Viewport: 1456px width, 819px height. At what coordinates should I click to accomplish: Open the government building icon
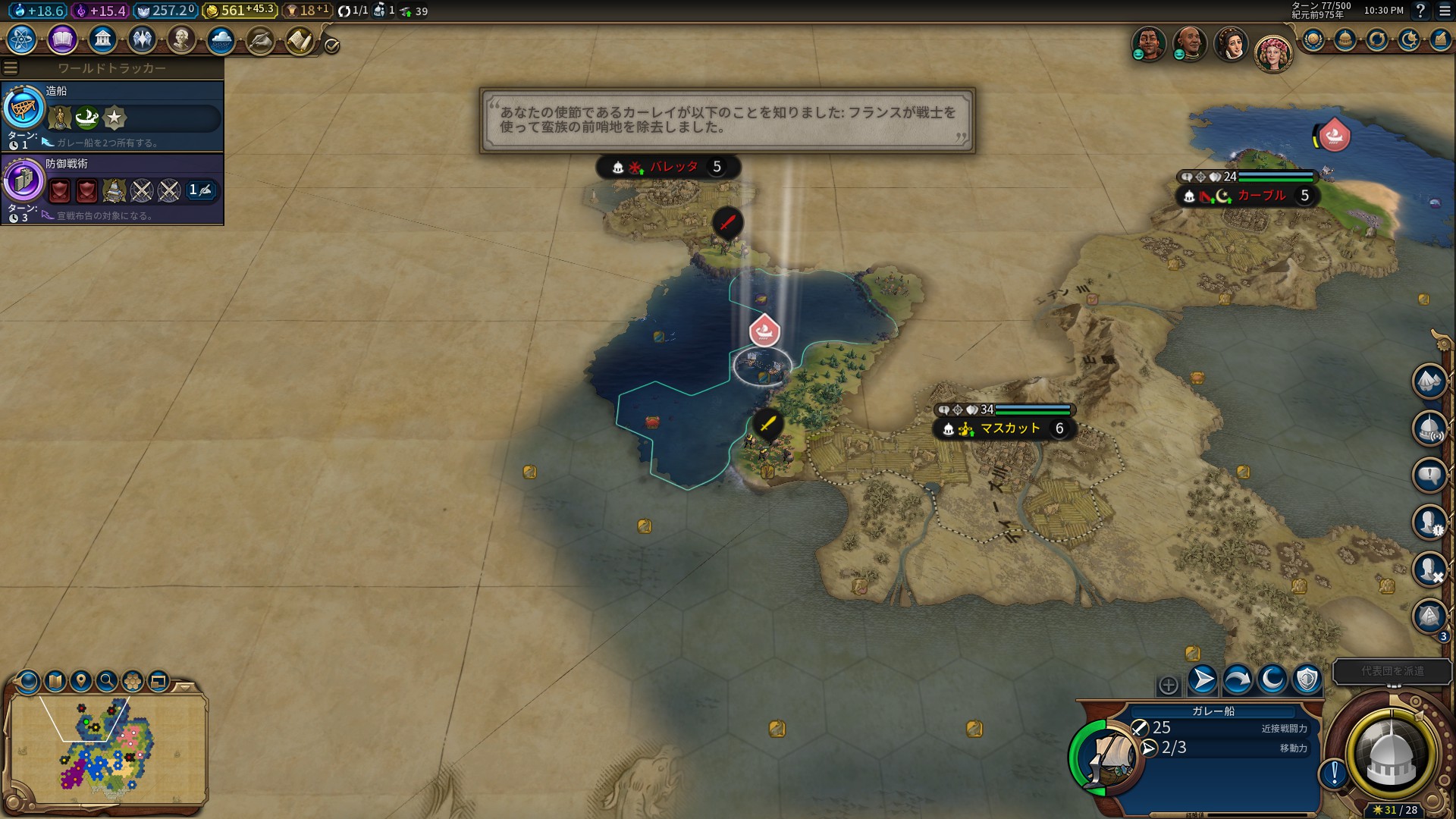pos(102,39)
